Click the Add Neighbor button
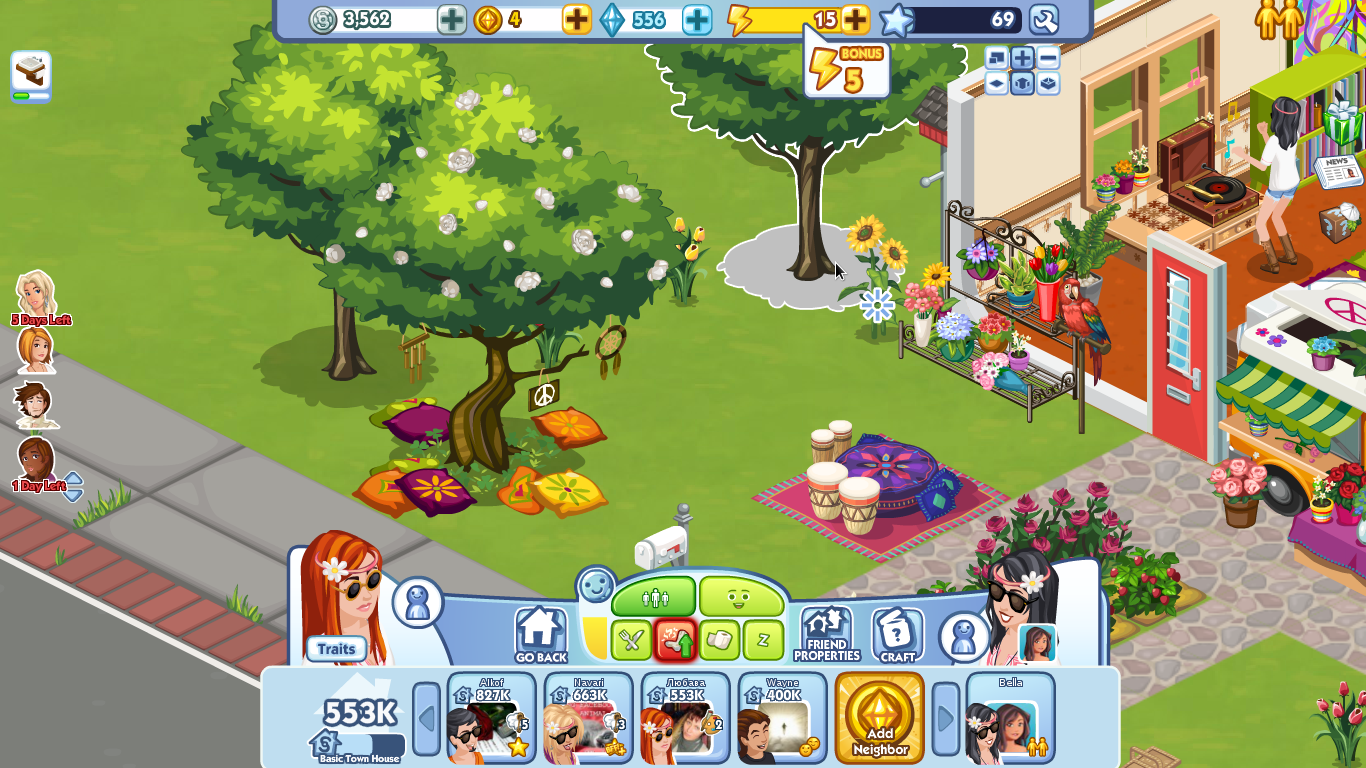 click(x=880, y=719)
